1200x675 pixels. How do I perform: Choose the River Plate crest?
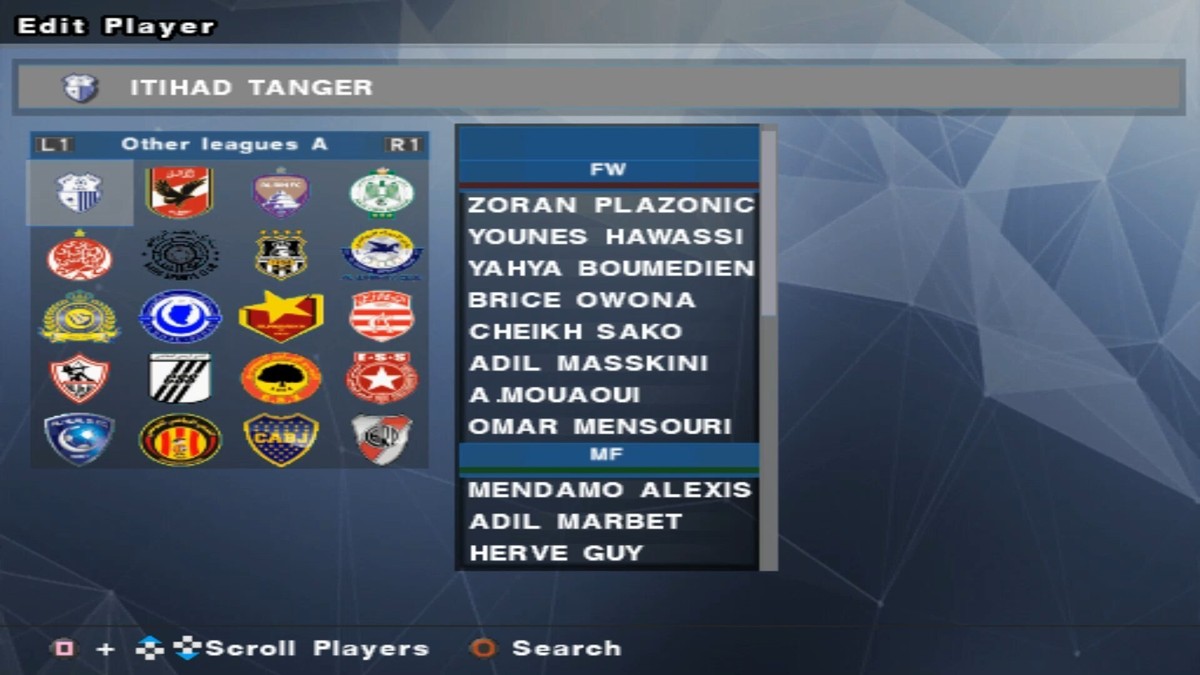click(382, 439)
